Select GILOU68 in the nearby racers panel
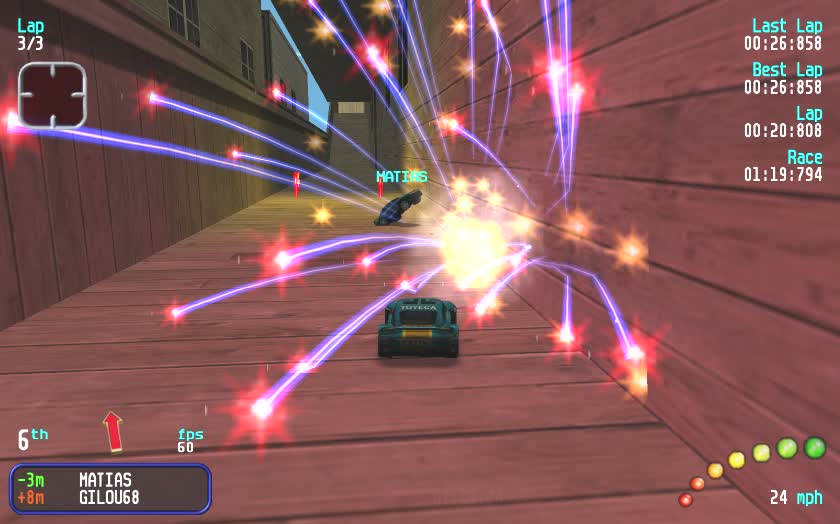This screenshot has height=524, width=840. coord(109,497)
